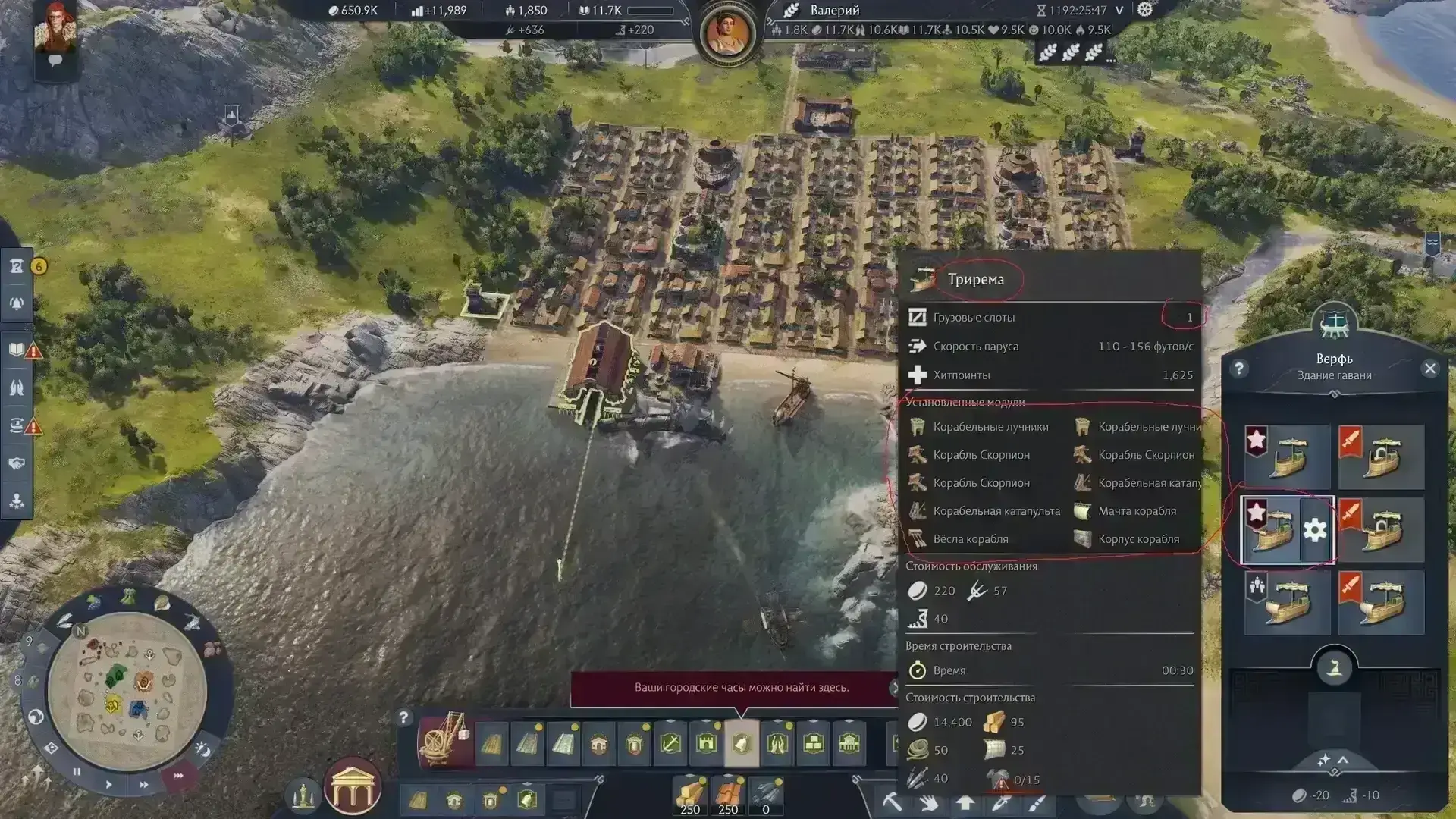Set the game to normal play speed

(x=108, y=784)
